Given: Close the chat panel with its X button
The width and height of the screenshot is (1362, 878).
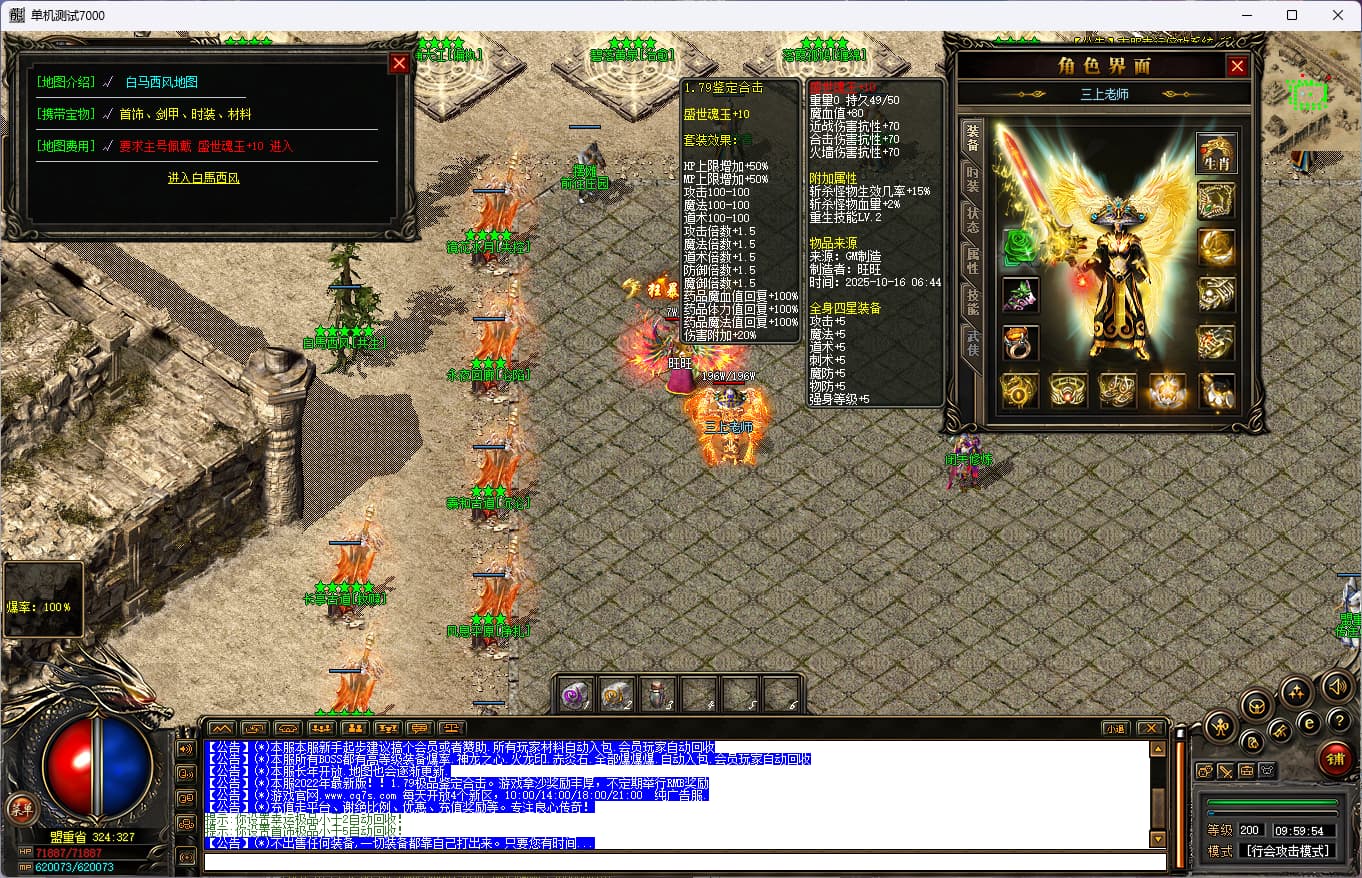Looking at the screenshot, I should coord(1150,728).
